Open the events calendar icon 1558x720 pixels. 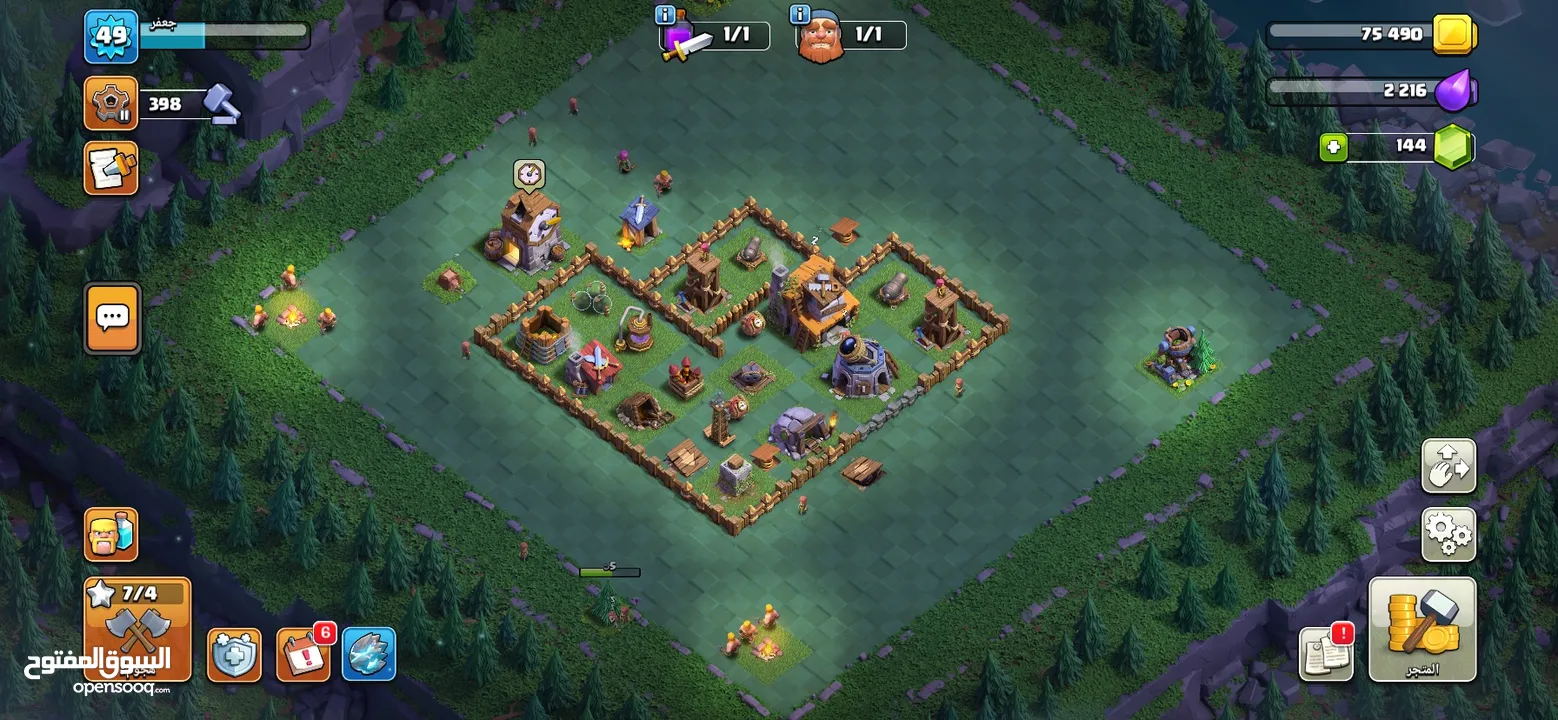coord(303,655)
